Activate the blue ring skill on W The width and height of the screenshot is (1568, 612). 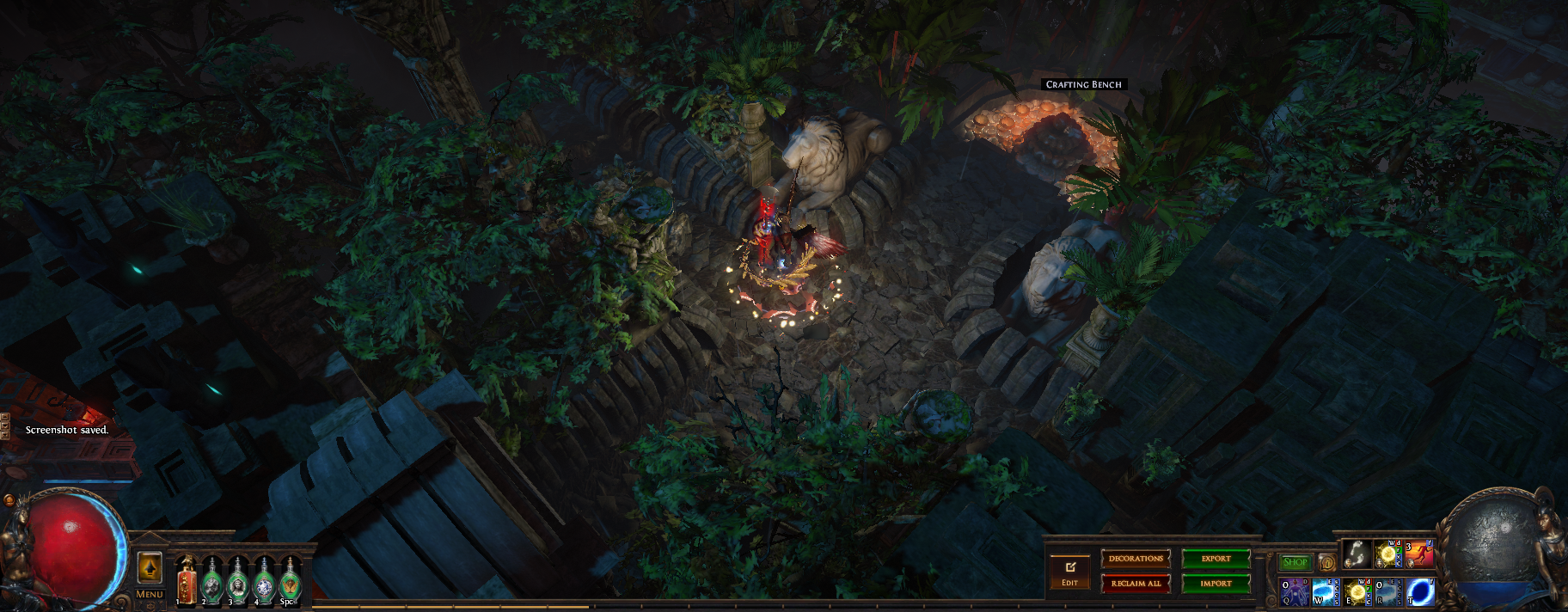coord(1326,592)
